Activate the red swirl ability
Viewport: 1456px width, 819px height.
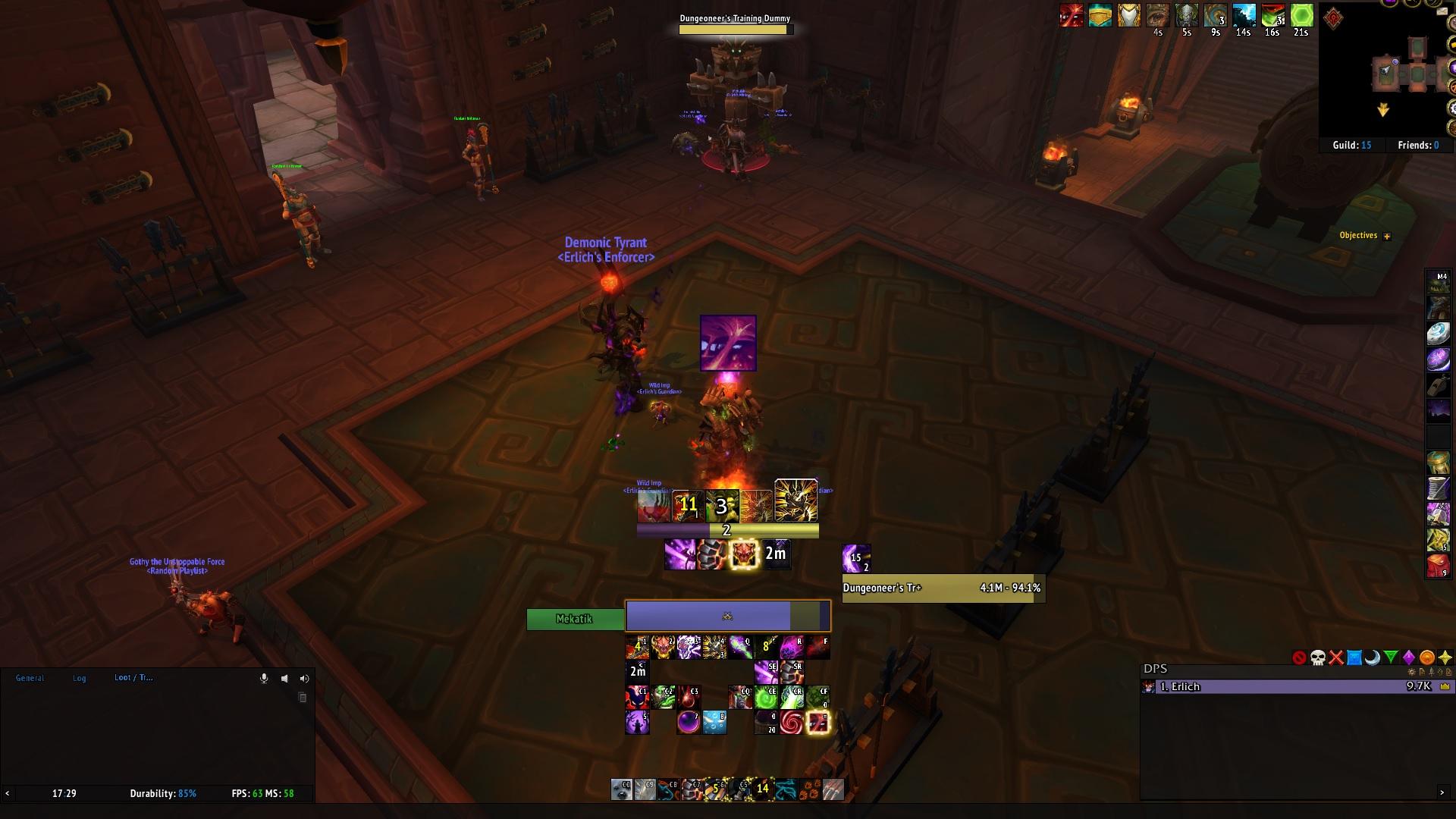(x=791, y=722)
